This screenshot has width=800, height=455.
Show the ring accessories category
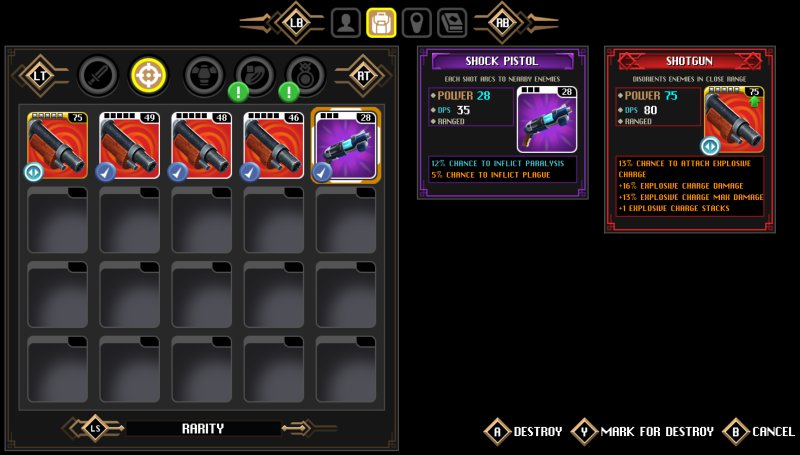coord(305,73)
